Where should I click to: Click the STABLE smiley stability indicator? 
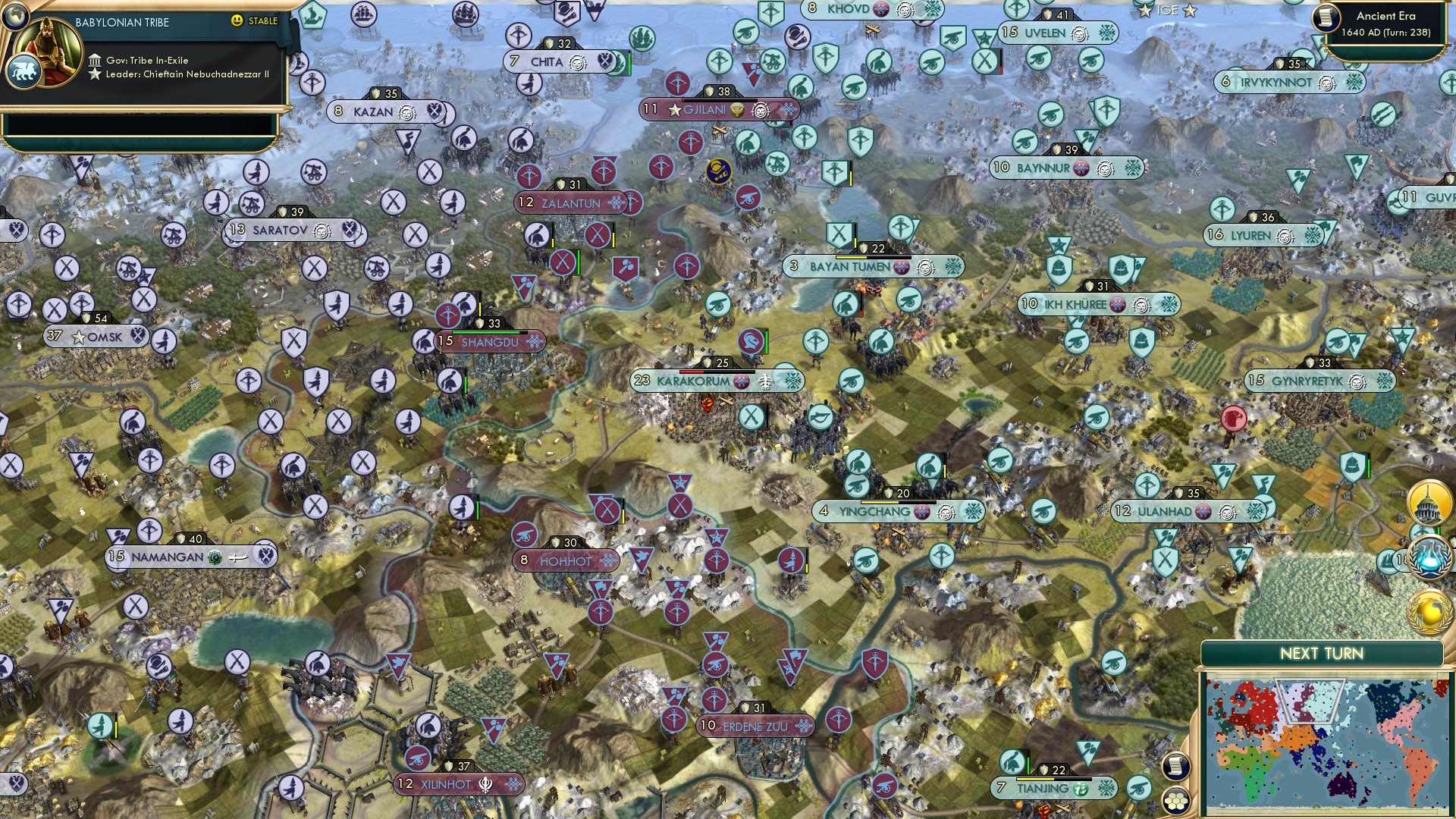click(x=237, y=21)
